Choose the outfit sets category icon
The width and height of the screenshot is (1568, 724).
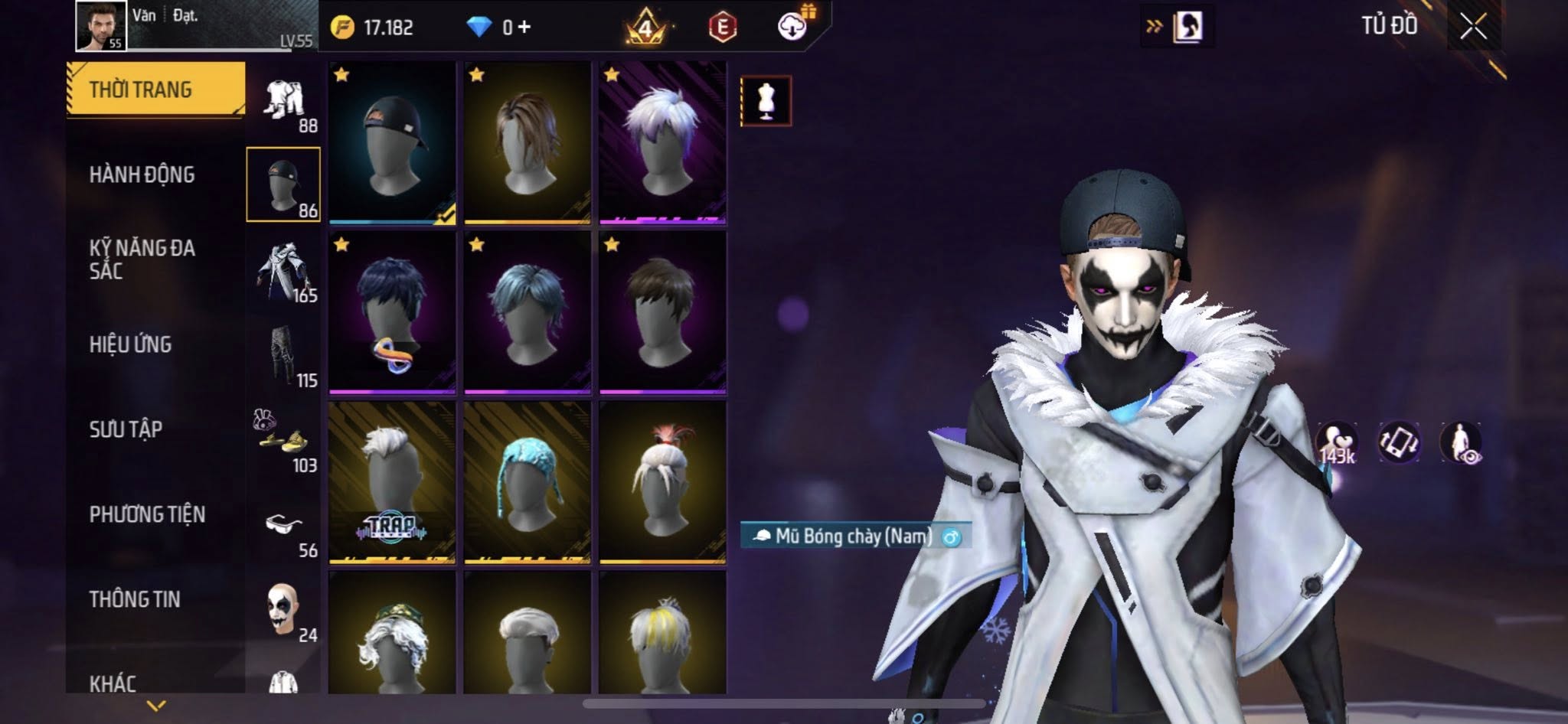coord(284,101)
